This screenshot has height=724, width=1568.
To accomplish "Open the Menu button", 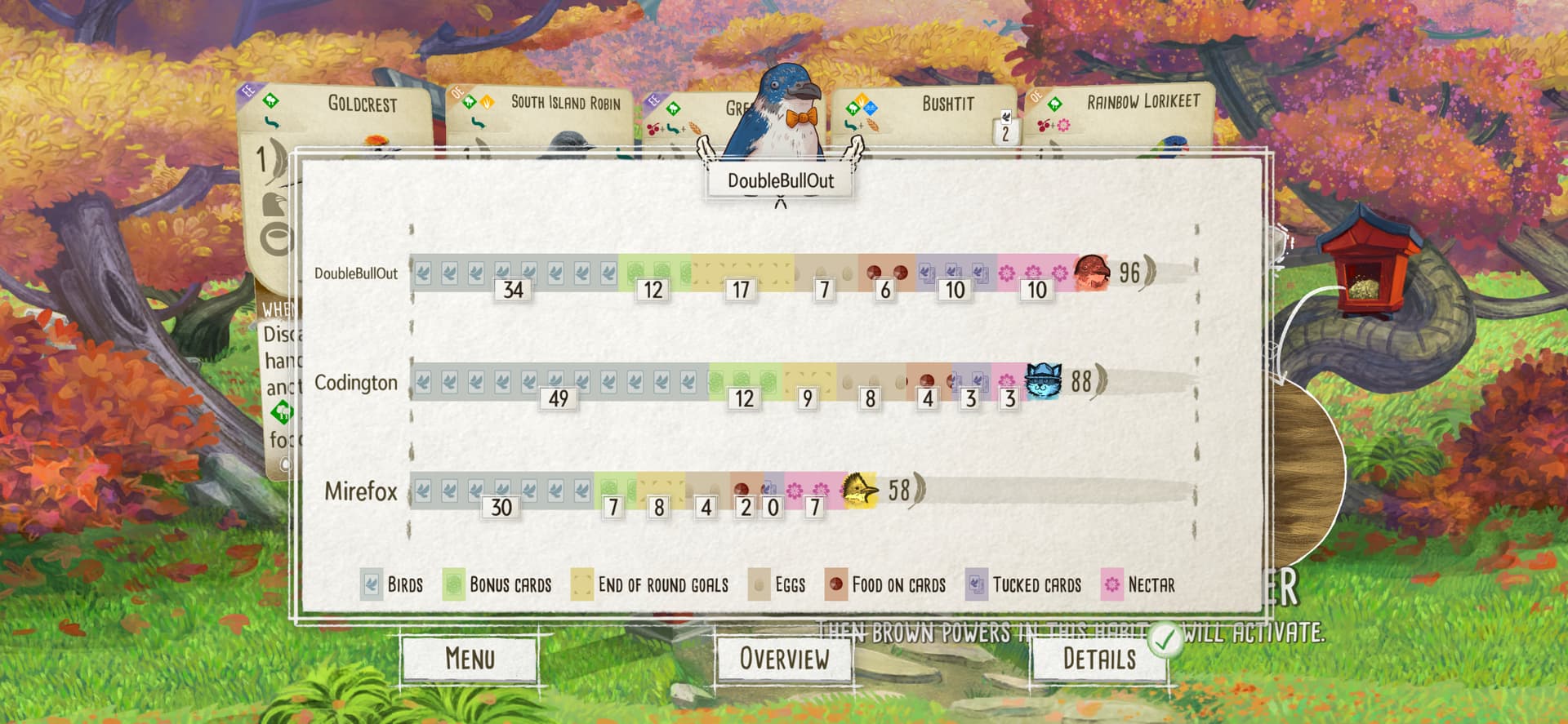I will [470, 659].
